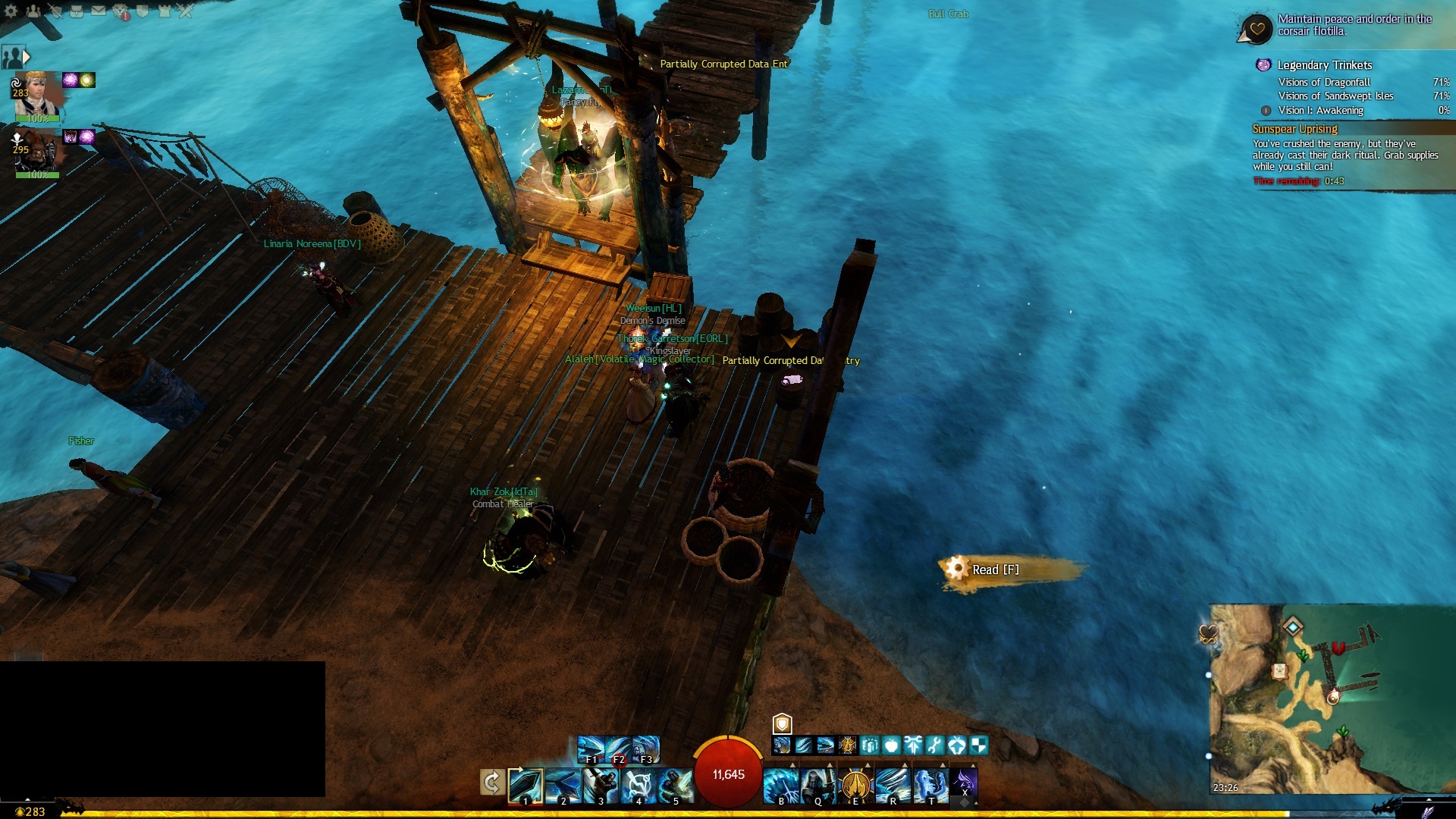This screenshot has height=819, width=1456.
Task: Check mail via the envelope icon
Action: pyautogui.click(x=99, y=11)
